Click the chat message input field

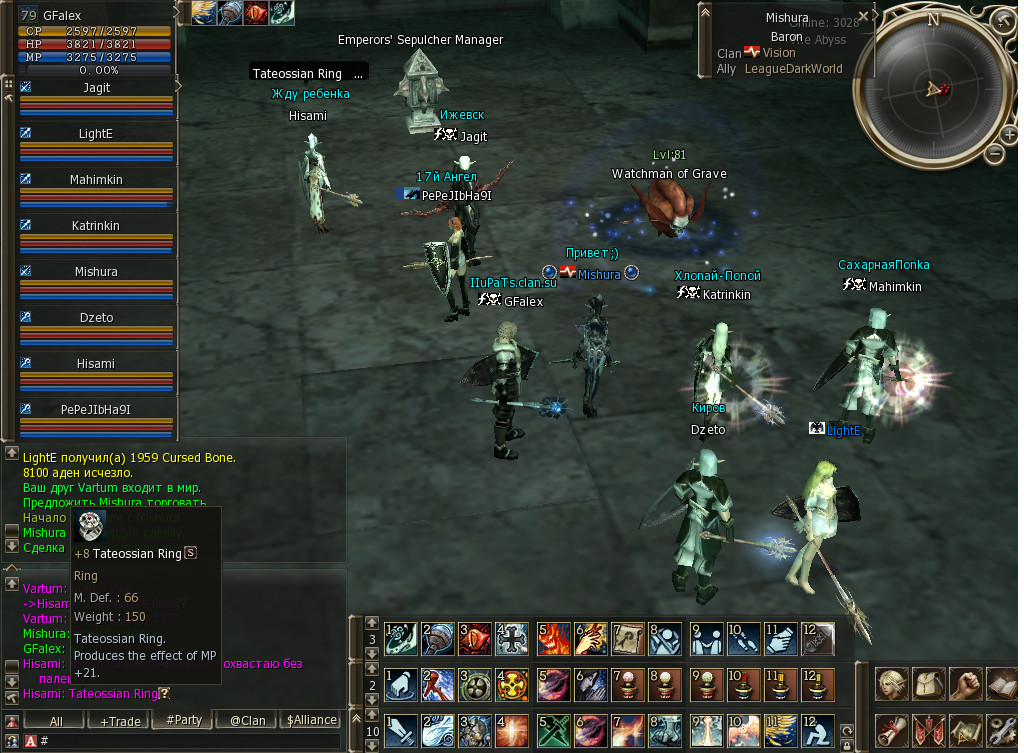pos(190,741)
